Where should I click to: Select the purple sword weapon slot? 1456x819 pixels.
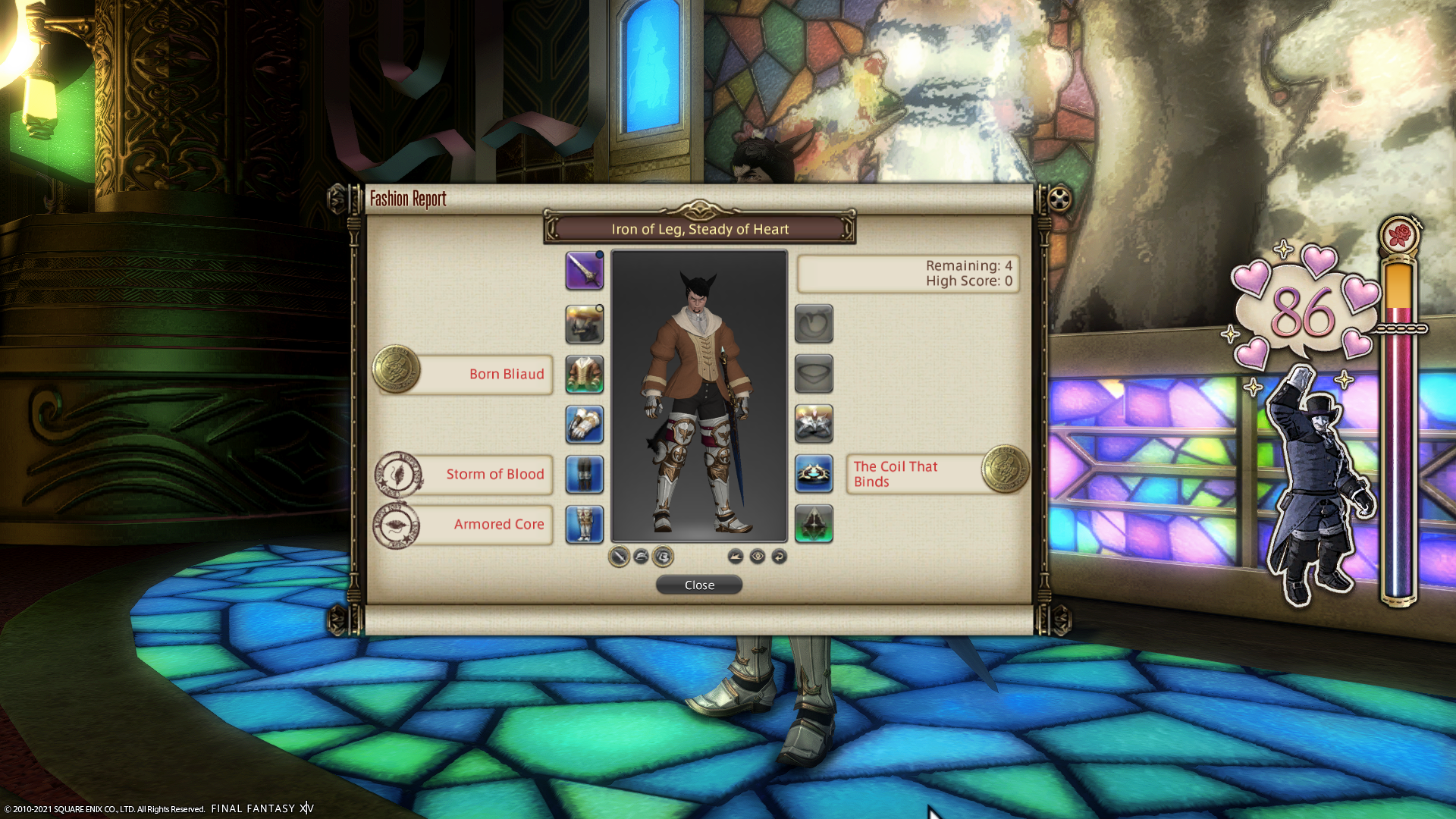[x=584, y=271]
